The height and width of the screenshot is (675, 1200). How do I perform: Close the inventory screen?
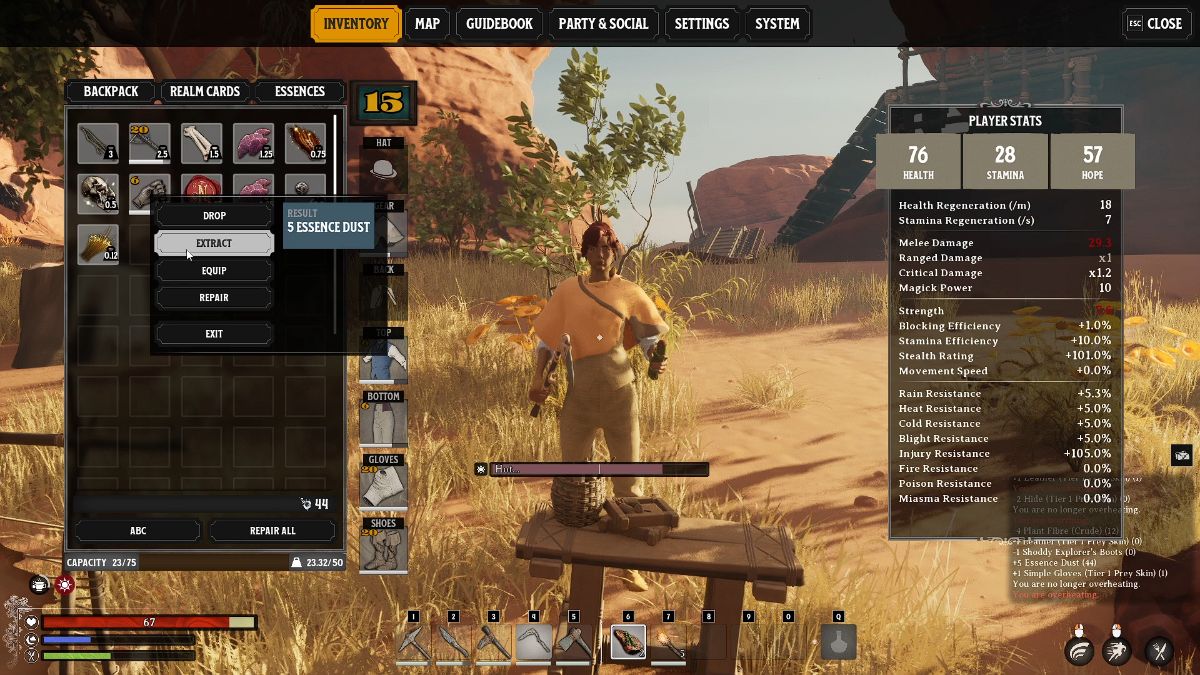tap(1155, 24)
